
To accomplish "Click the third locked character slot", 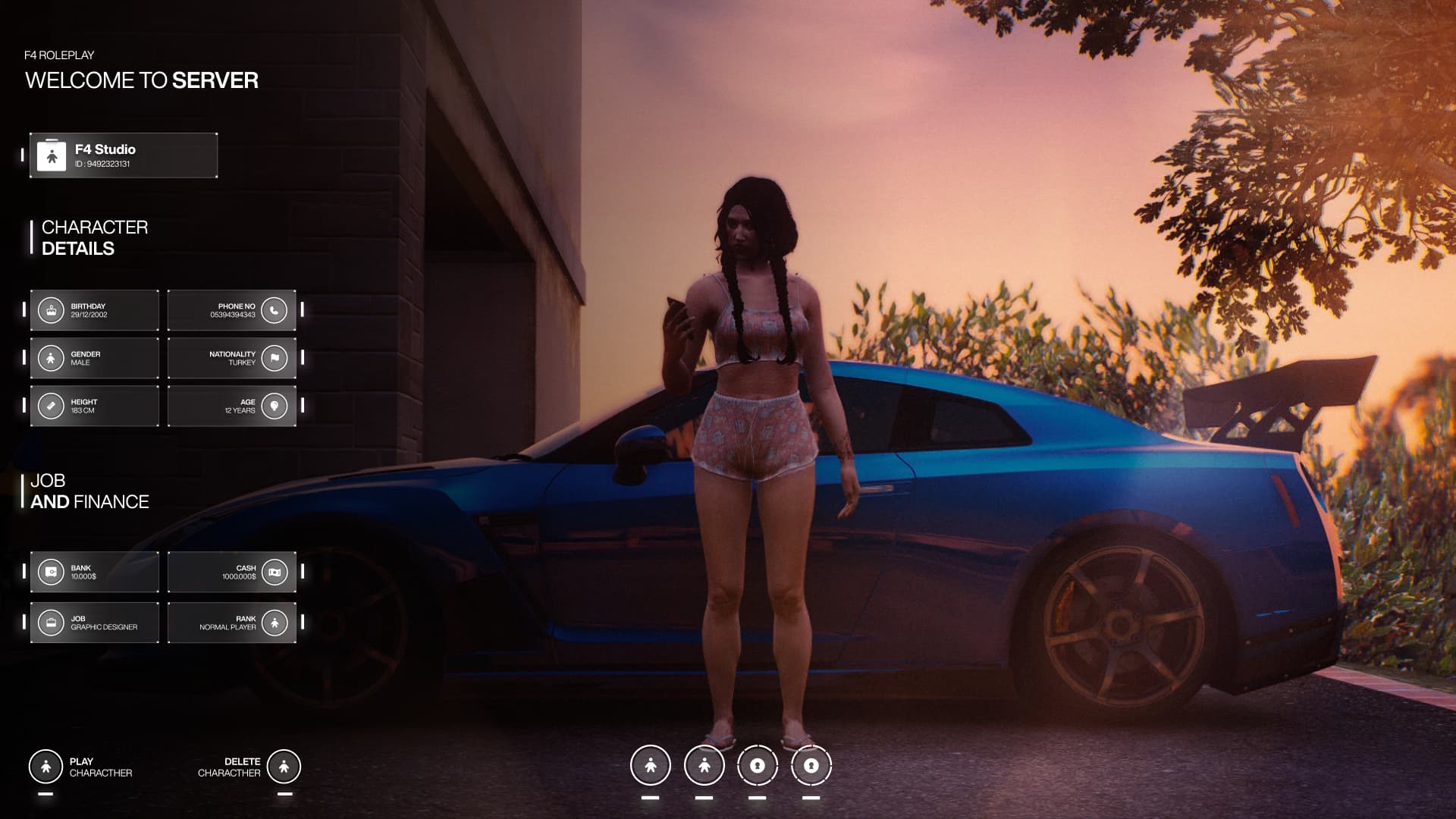I will pyautogui.click(x=758, y=766).
